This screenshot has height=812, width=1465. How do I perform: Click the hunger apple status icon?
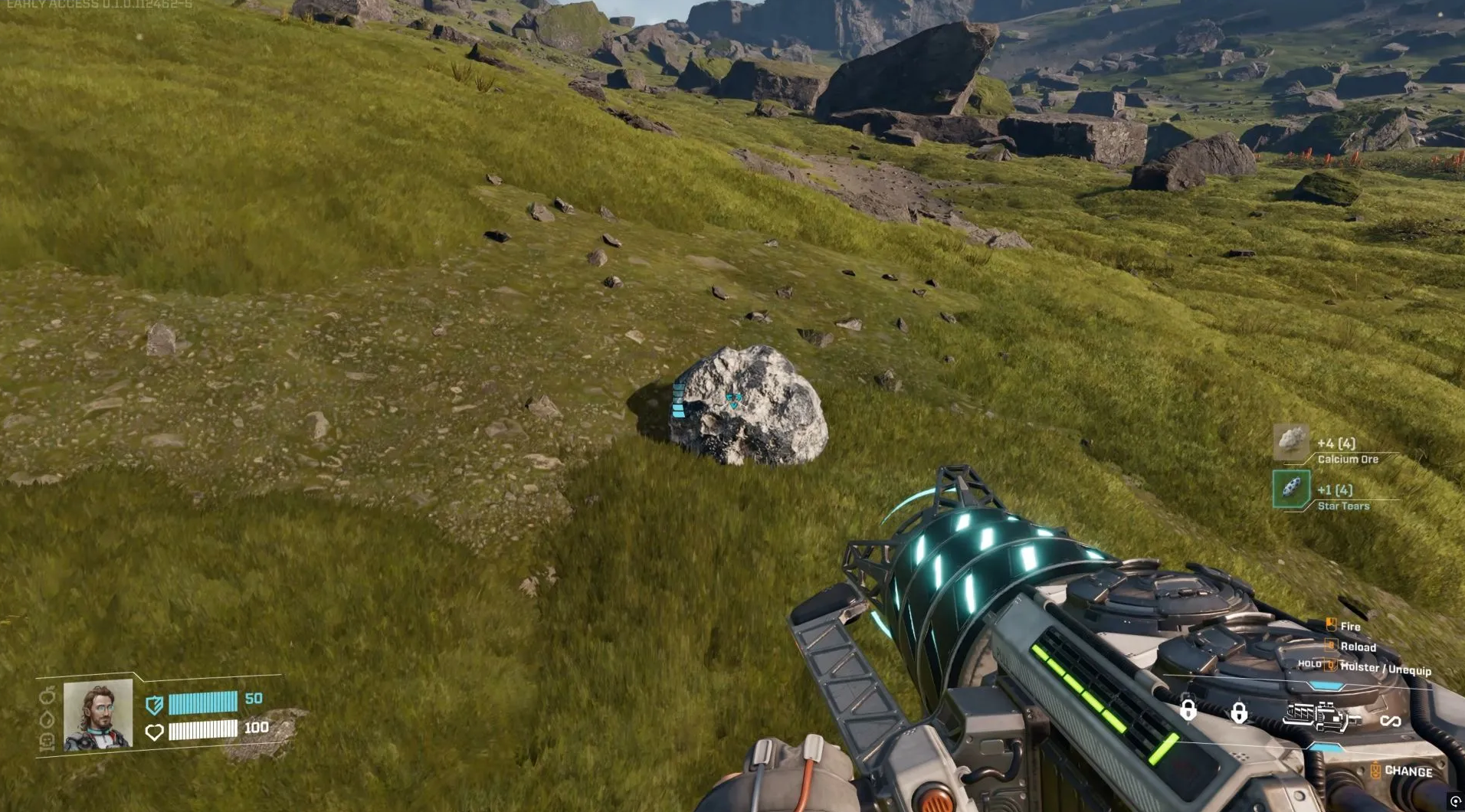click(x=48, y=696)
